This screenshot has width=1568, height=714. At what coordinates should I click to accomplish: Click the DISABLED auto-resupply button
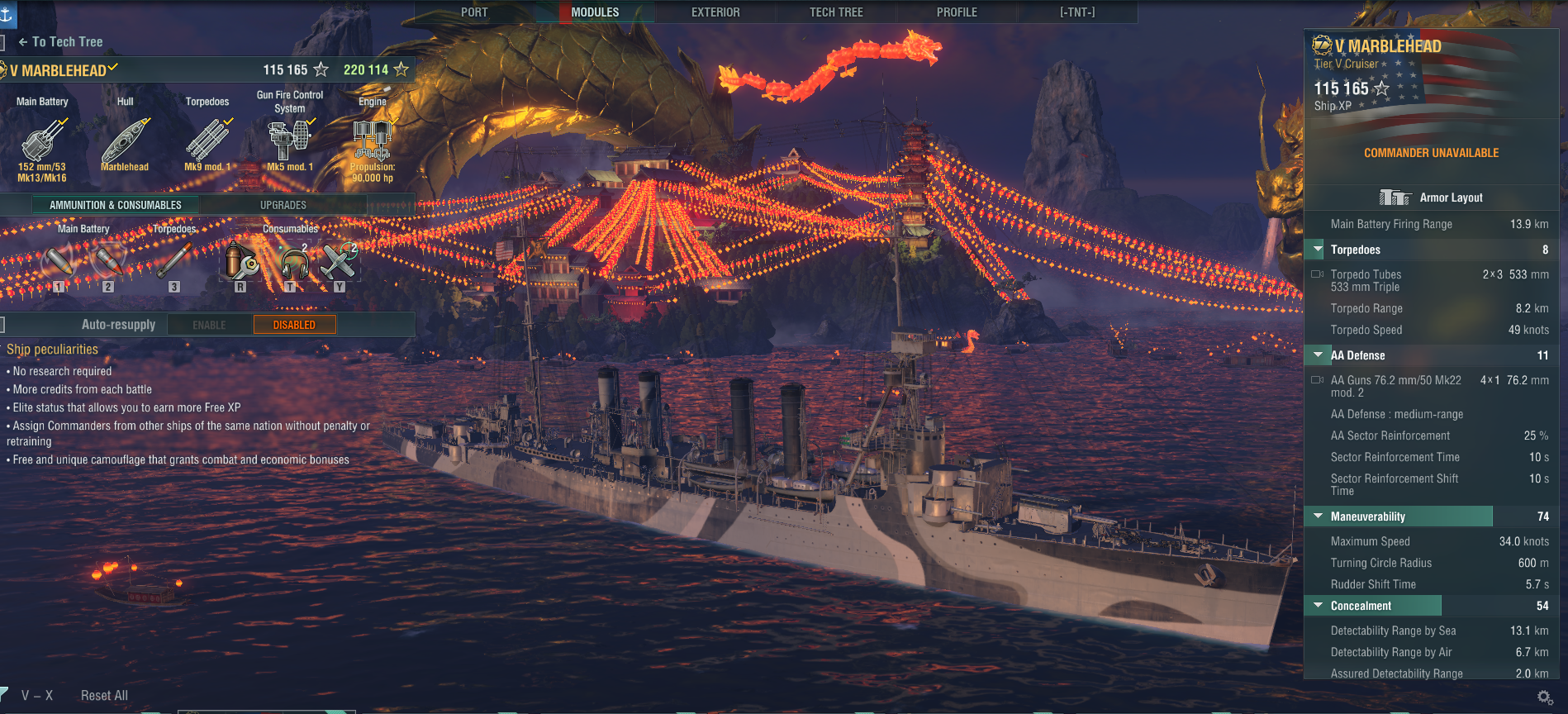click(x=294, y=325)
